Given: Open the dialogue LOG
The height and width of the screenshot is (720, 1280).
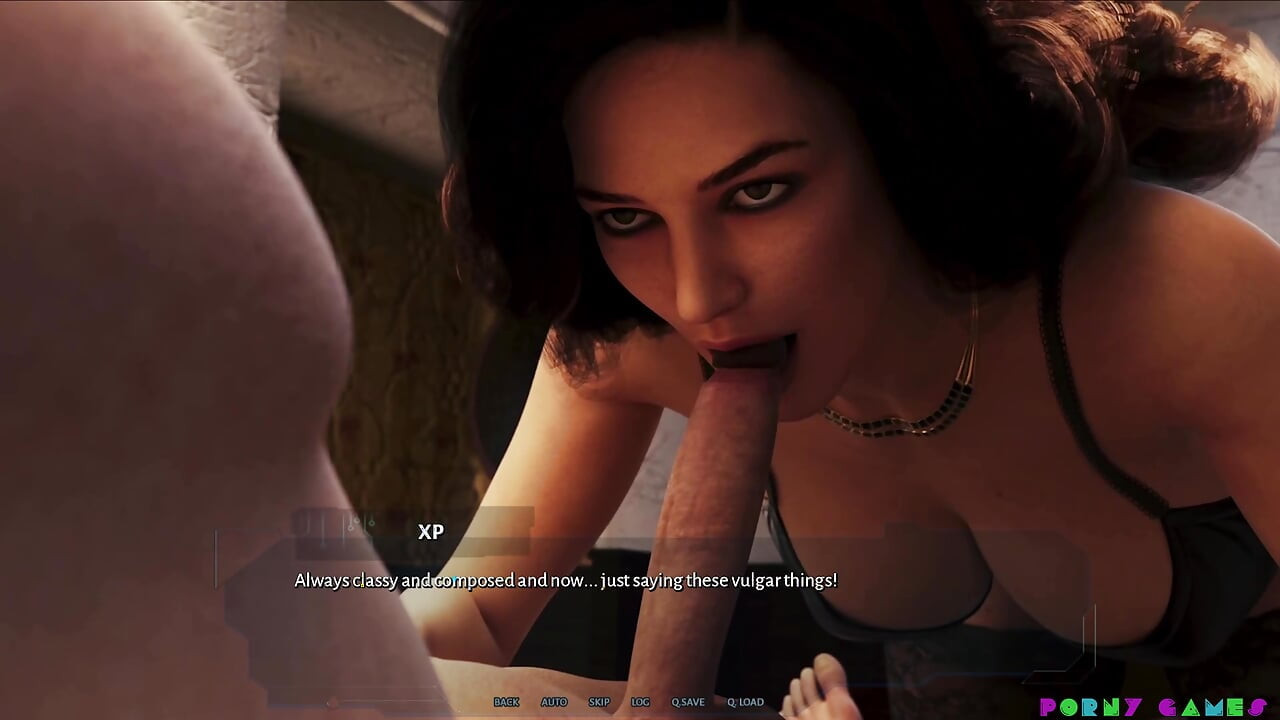Looking at the screenshot, I should click(640, 702).
